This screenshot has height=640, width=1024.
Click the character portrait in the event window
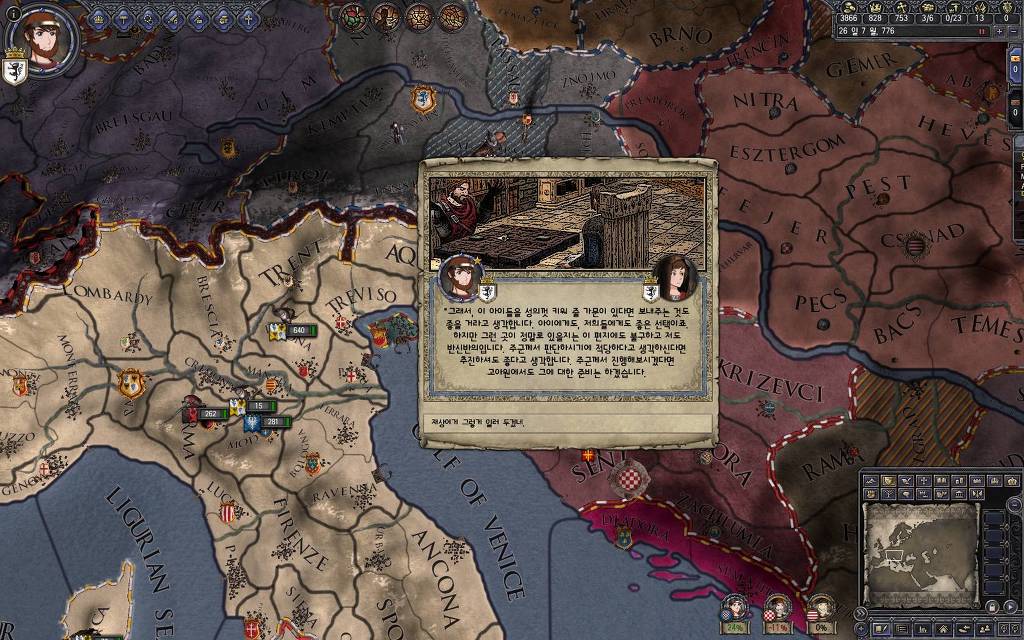point(461,276)
